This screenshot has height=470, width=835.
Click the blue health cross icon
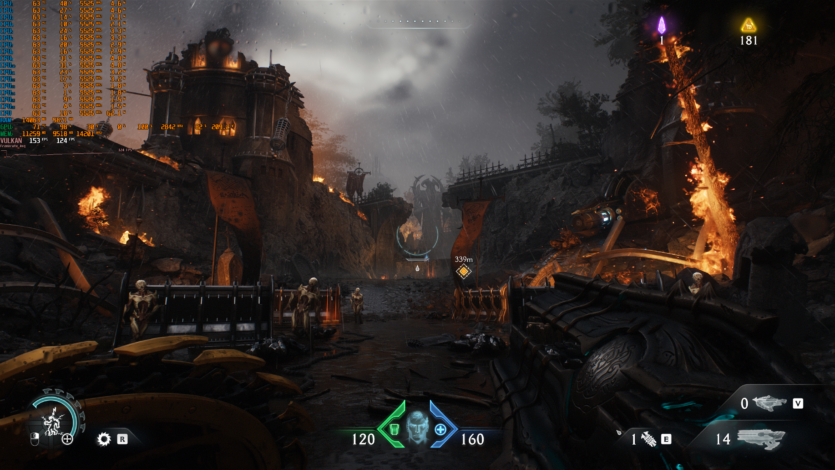pyautogui.click(x=440, y=429)
